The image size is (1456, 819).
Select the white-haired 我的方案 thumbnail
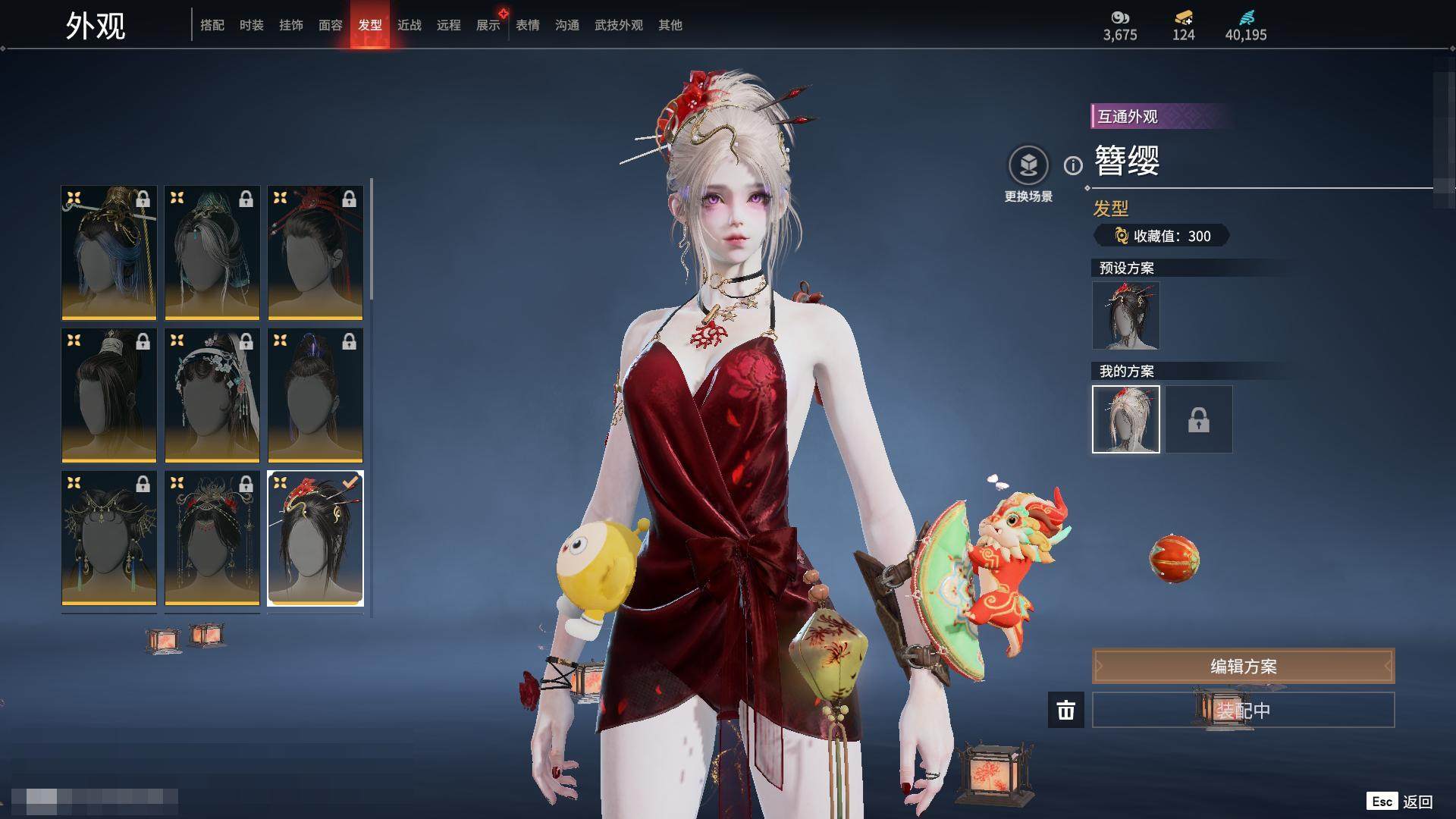point(1126,419)
